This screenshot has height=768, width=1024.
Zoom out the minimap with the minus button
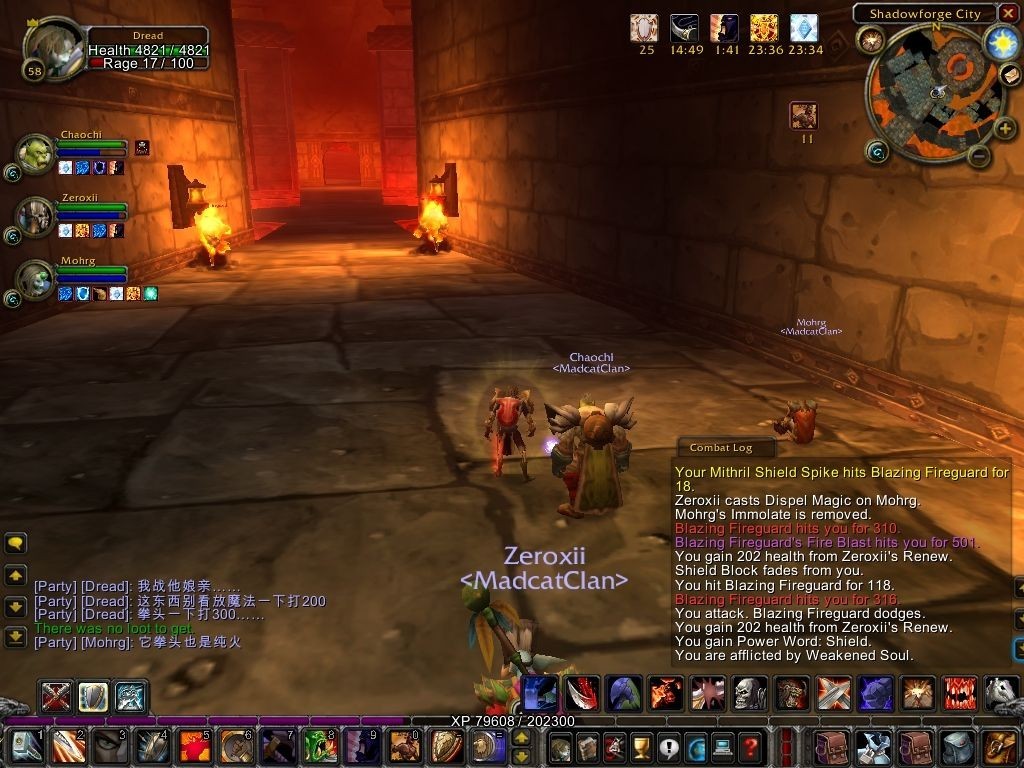click(x=980, y=156)
